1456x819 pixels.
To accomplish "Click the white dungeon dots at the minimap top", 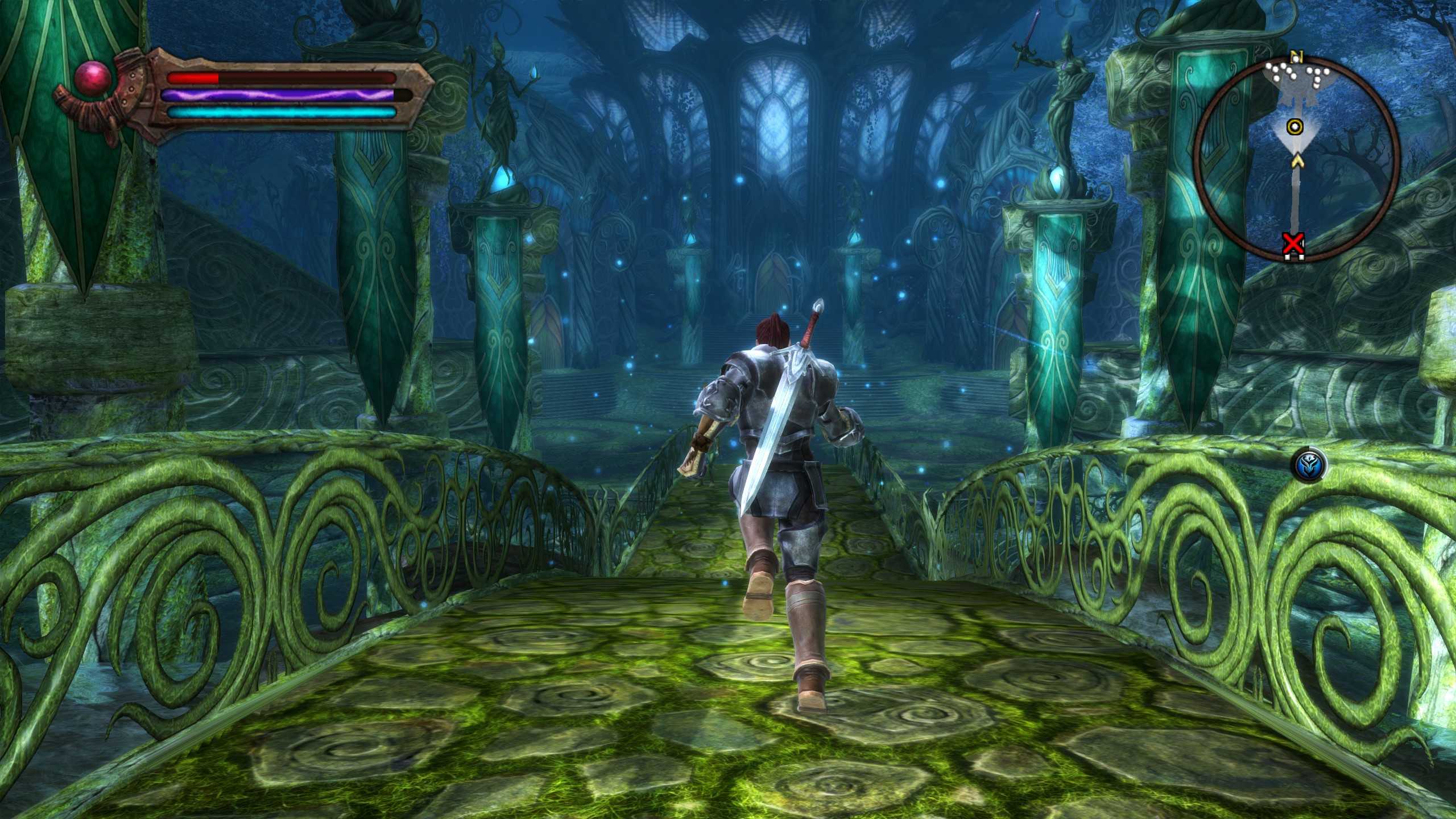I will pos(1292,72).
